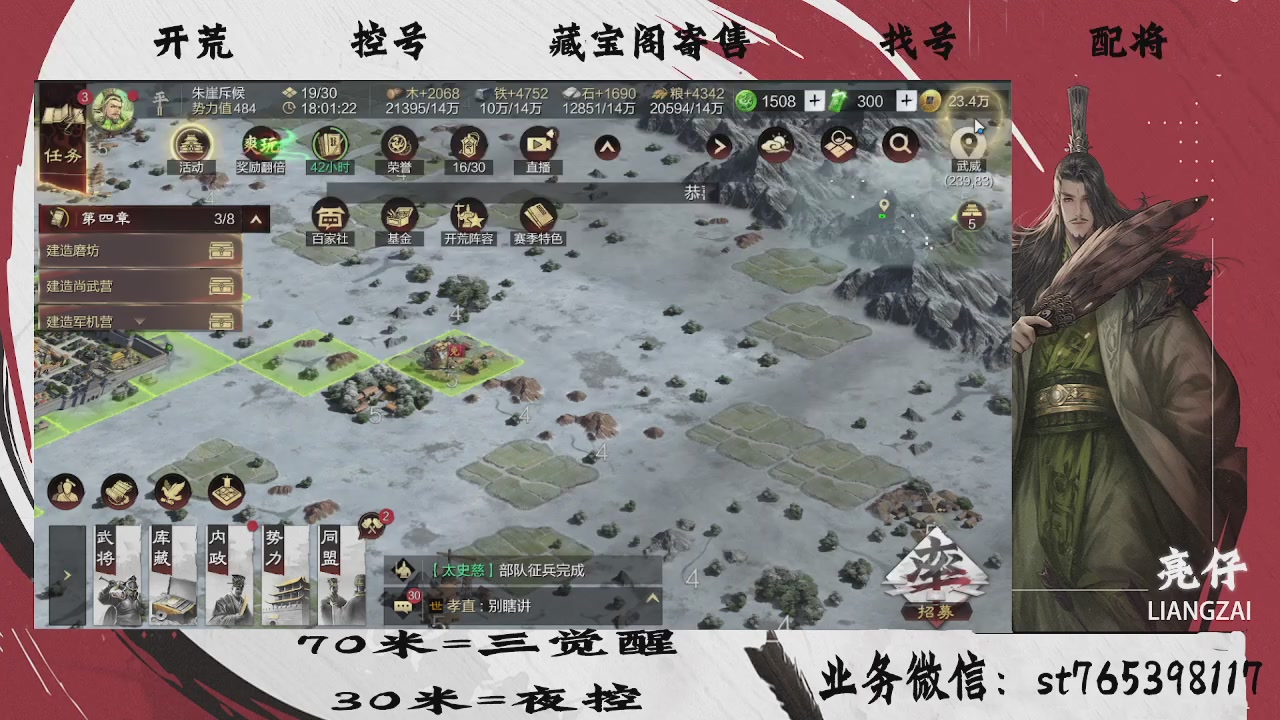Collapse the 第四章 chapter task list

255,219
